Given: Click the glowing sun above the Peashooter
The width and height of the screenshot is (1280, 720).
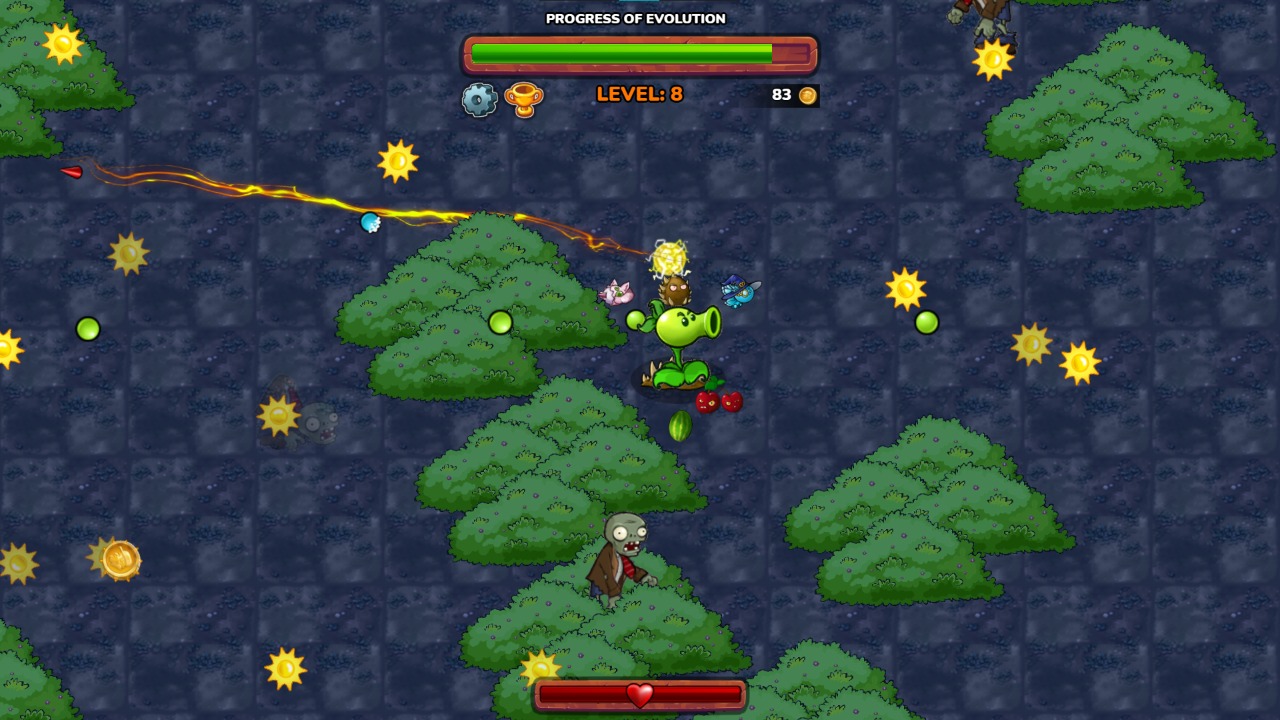Looking at the screenshot, I should (x=672, y=258).
